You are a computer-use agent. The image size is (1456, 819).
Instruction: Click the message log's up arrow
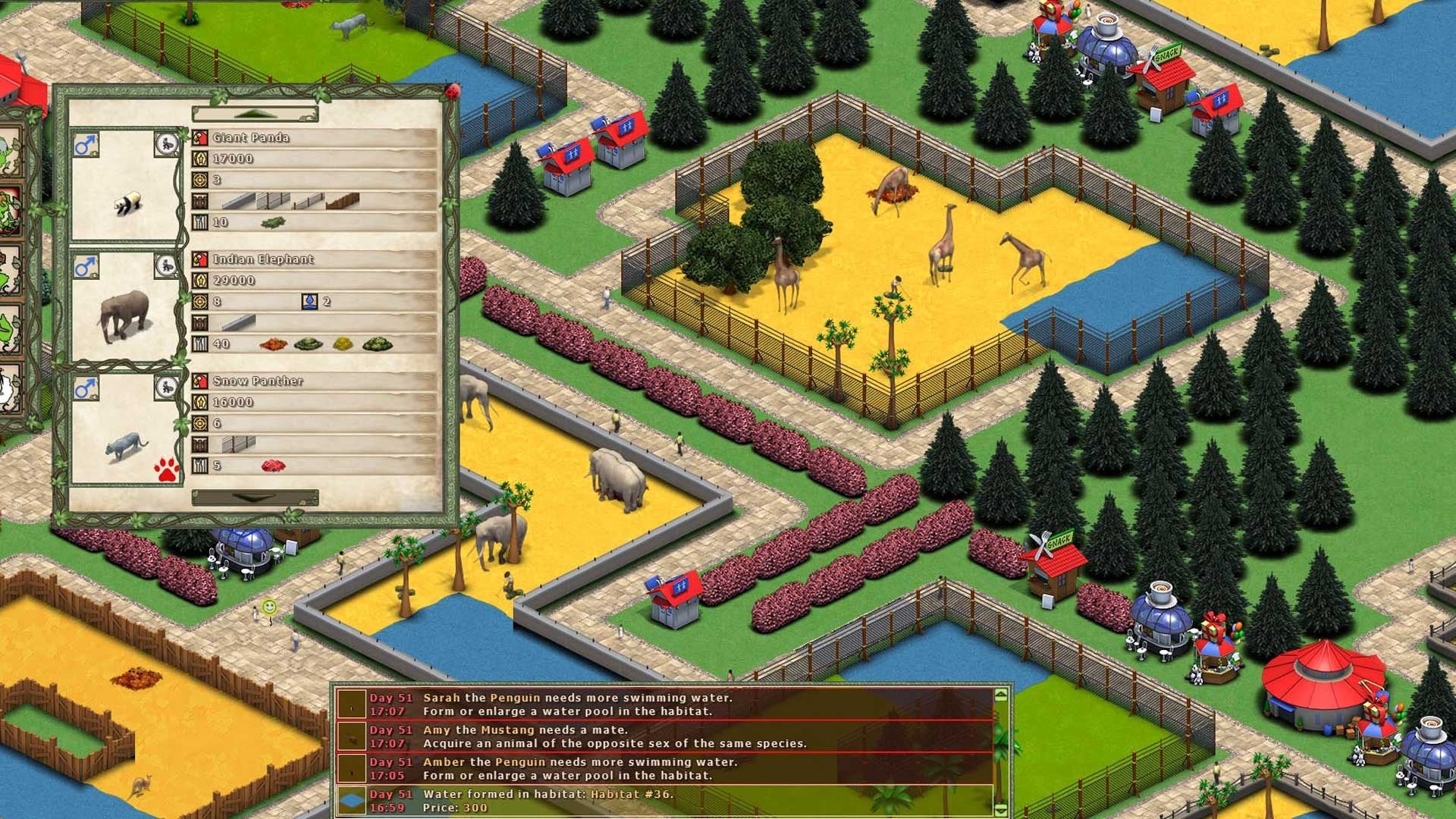pos(1001,695)
